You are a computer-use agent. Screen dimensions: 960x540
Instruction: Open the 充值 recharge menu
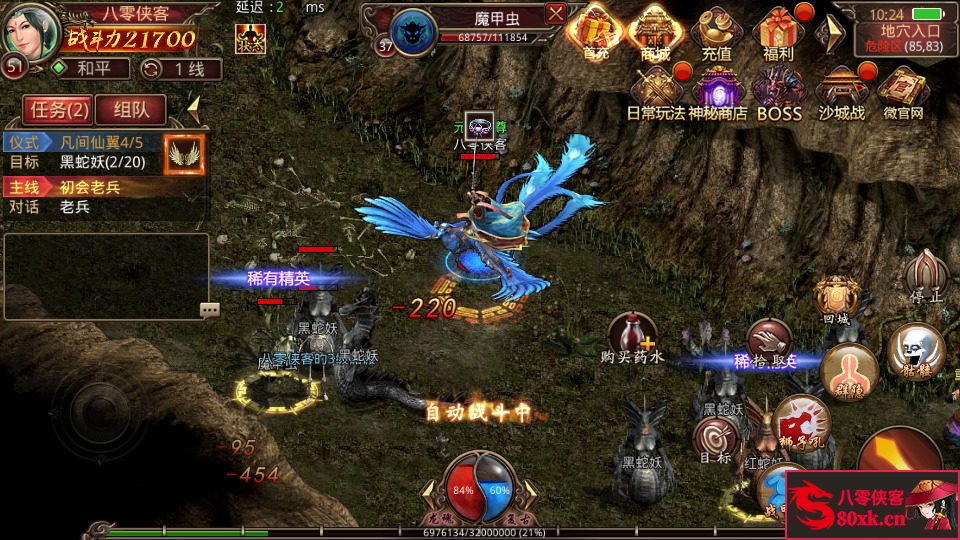click(x=716, y=31)
